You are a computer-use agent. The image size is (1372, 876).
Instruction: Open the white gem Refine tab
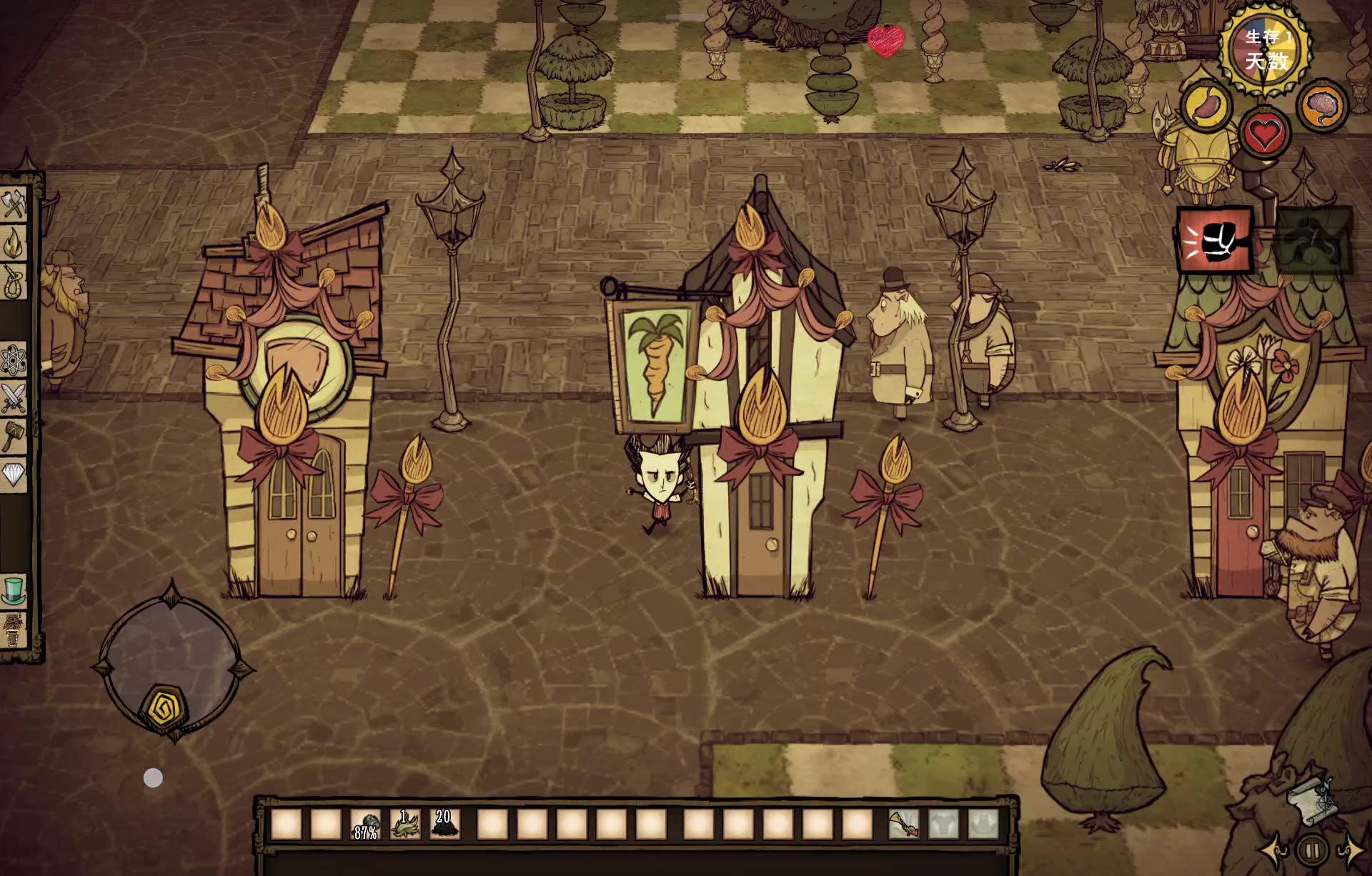coord(14,474)
